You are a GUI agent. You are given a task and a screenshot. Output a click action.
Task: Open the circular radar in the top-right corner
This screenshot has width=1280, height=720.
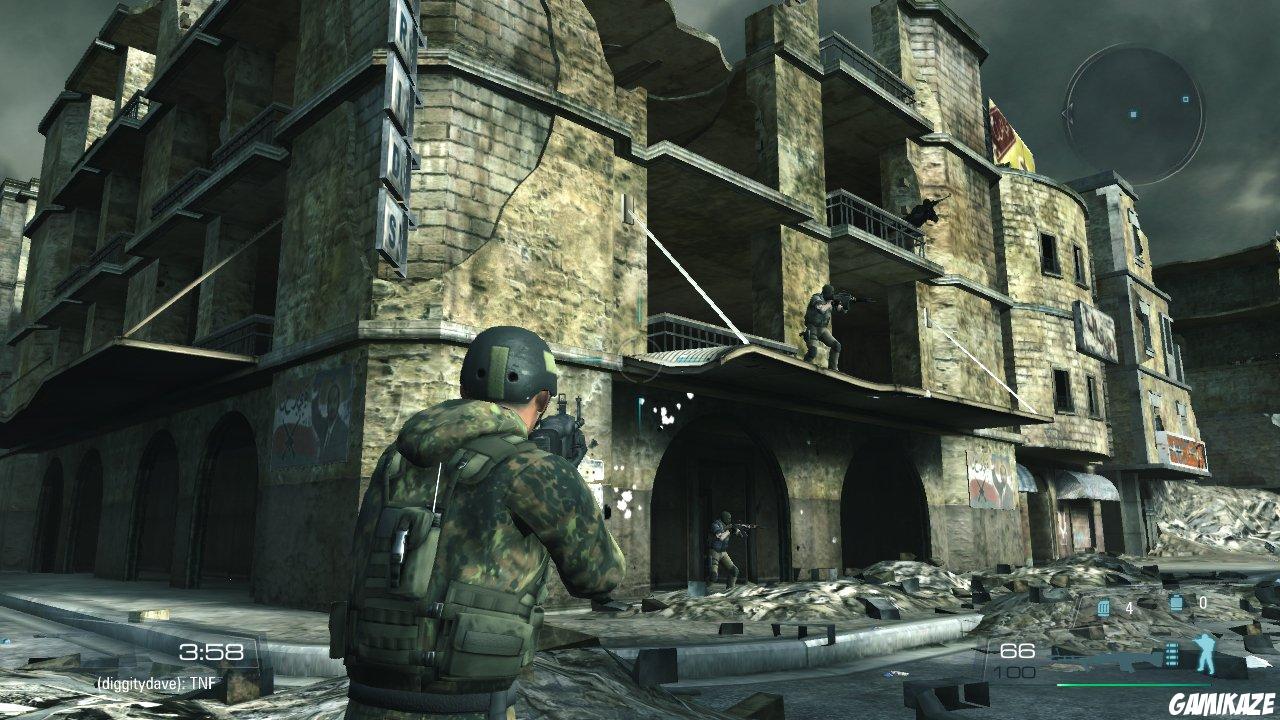(x=1133, y=115)
